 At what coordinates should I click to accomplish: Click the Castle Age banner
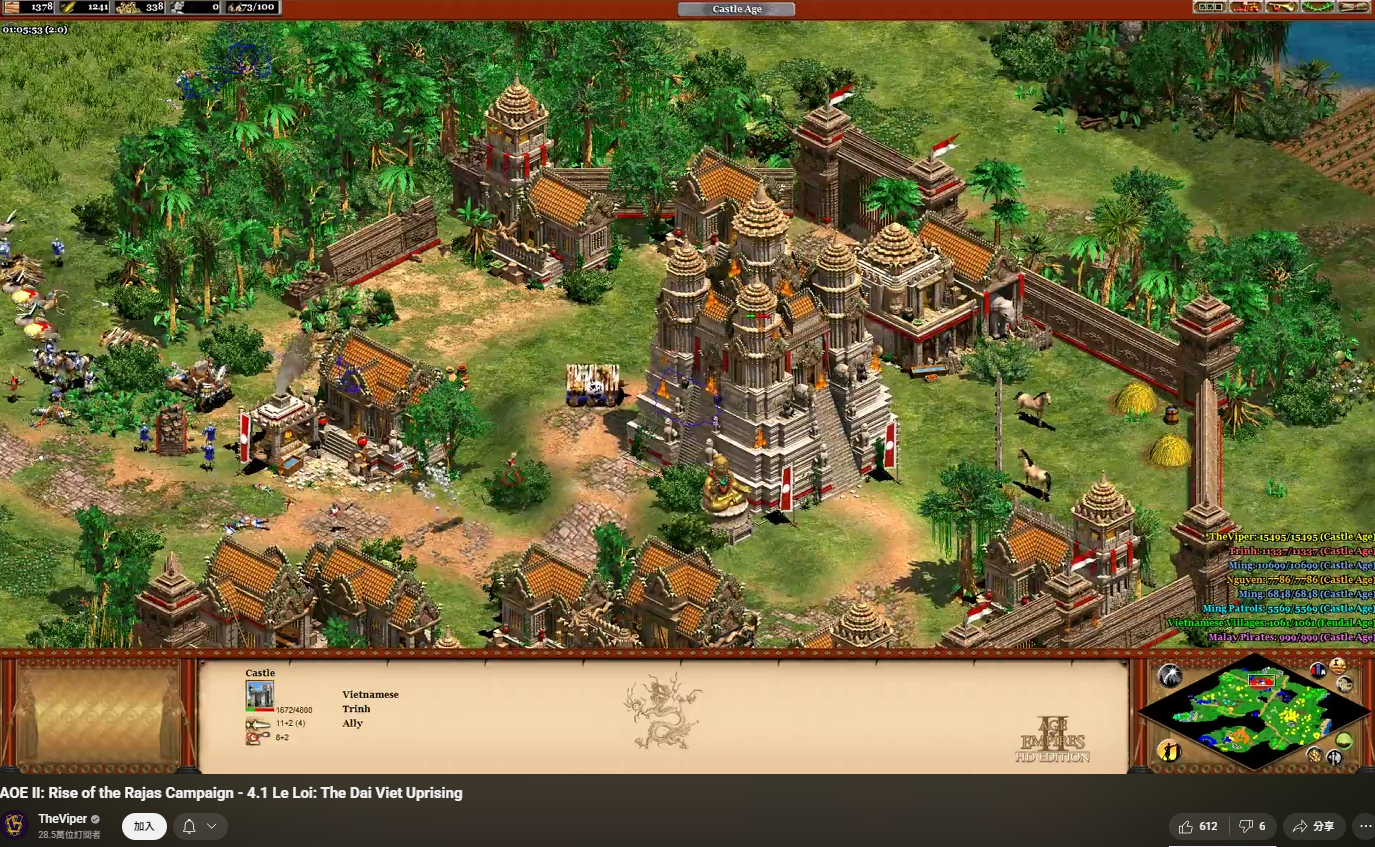[736, 9]
